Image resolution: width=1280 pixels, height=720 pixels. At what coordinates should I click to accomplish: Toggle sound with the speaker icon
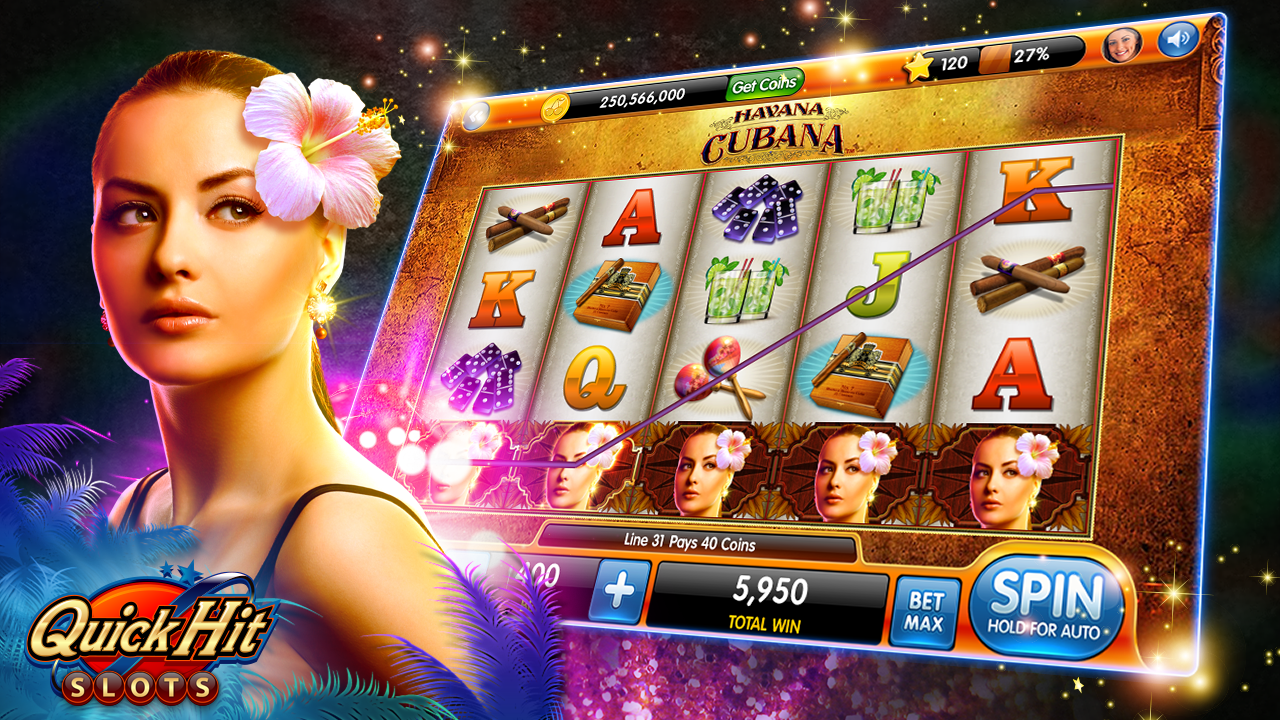click(x=1178, y=41)
